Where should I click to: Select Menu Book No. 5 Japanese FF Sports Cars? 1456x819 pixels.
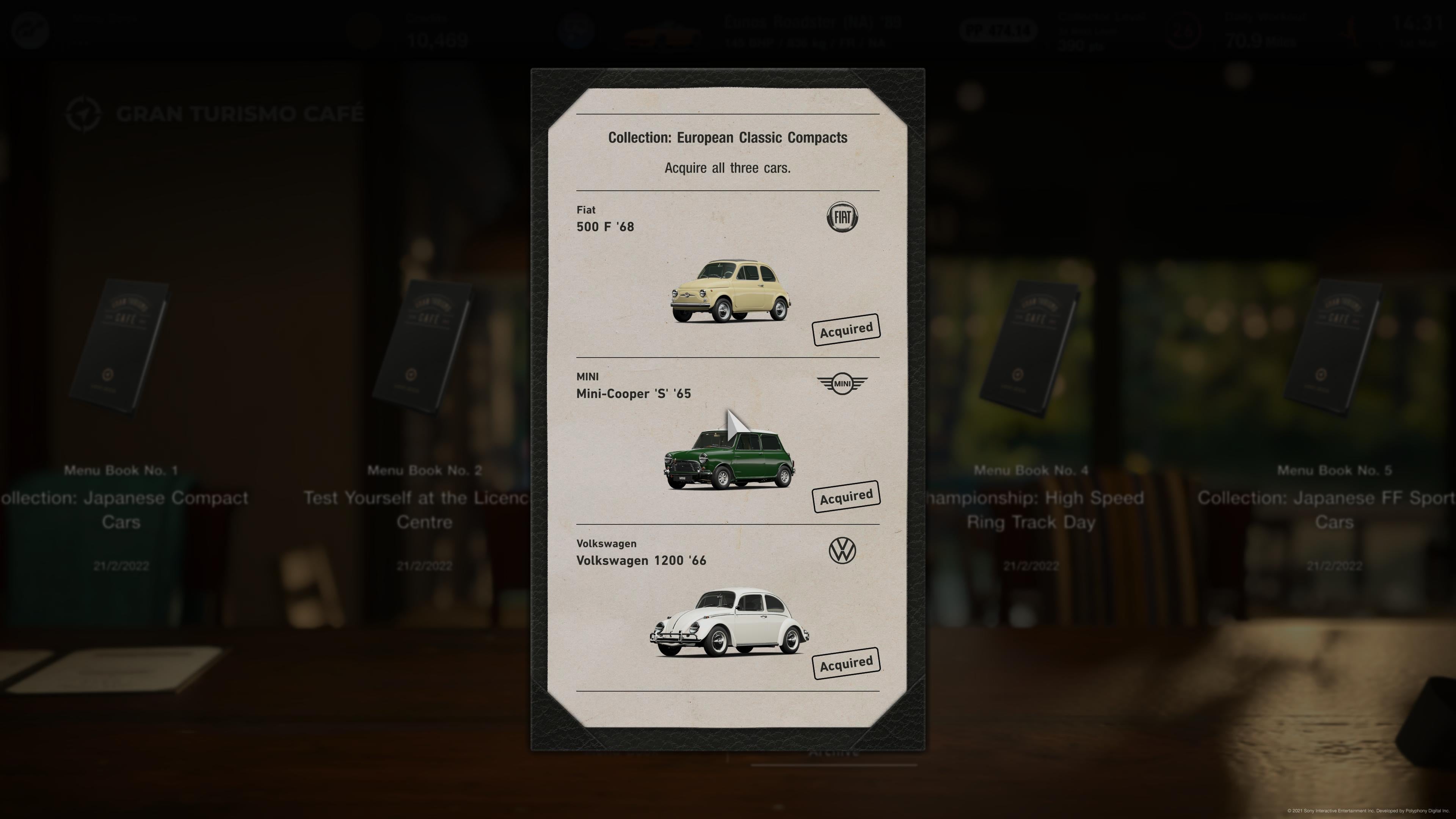(1334, 348)
